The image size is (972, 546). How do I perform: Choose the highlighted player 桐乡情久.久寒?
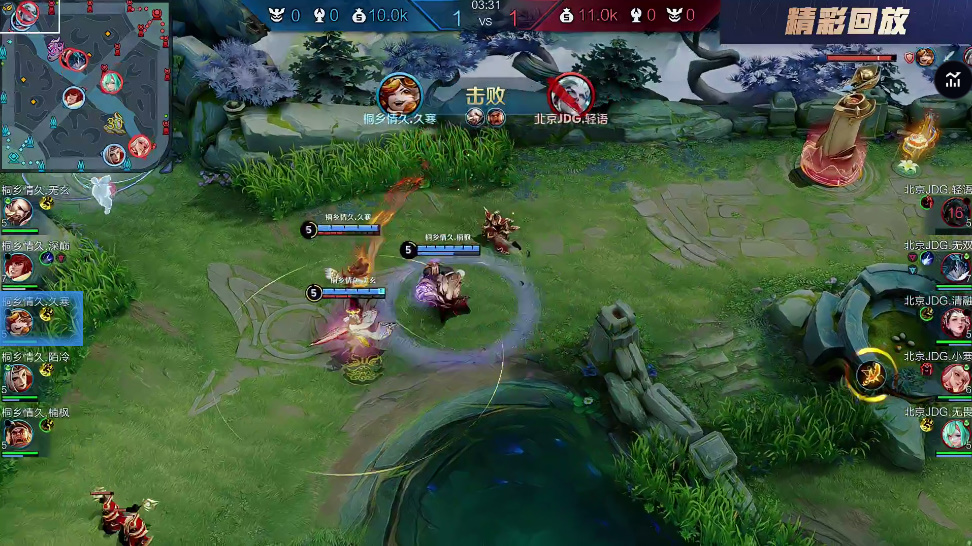coord(18,321)
